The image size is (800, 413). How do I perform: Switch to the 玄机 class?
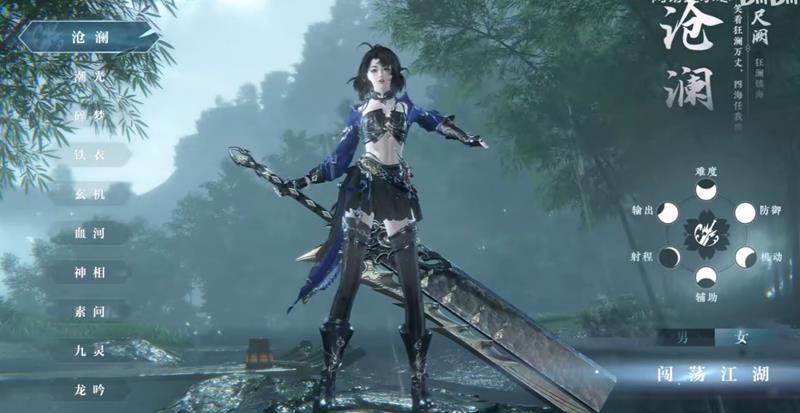click(90, 194)
